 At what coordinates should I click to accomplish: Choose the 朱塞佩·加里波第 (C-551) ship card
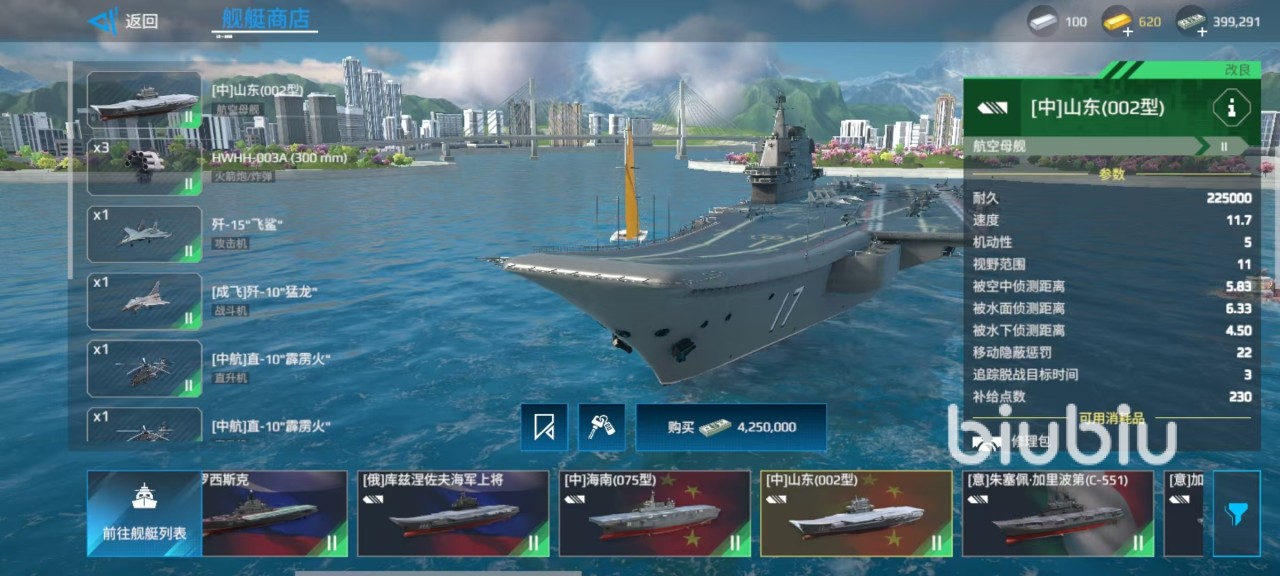(x=1057, y=513)
